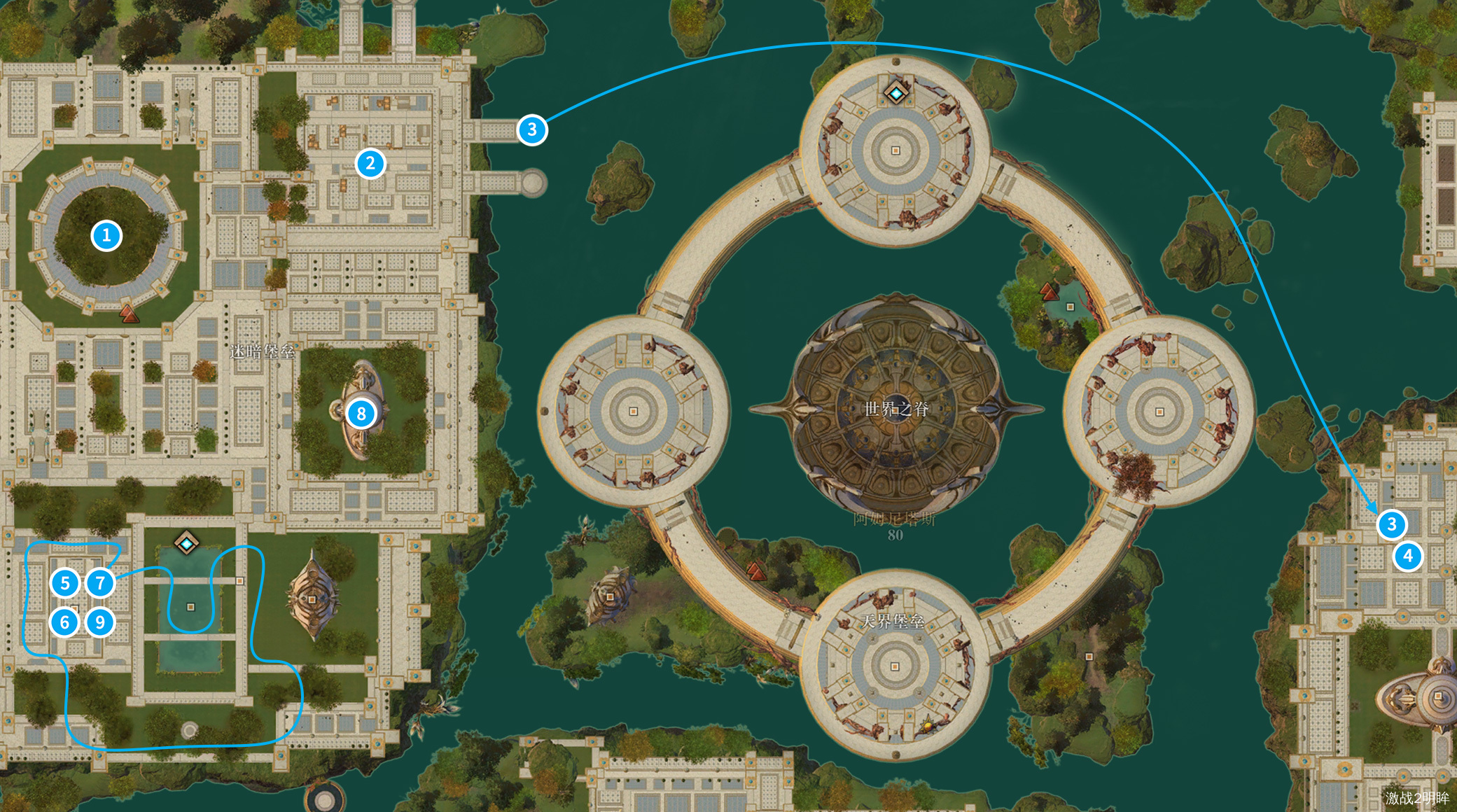The height and width of the screenshot is (812, 1457).
Task: Select map marker number 2
Action: click(x=370, y=164)
